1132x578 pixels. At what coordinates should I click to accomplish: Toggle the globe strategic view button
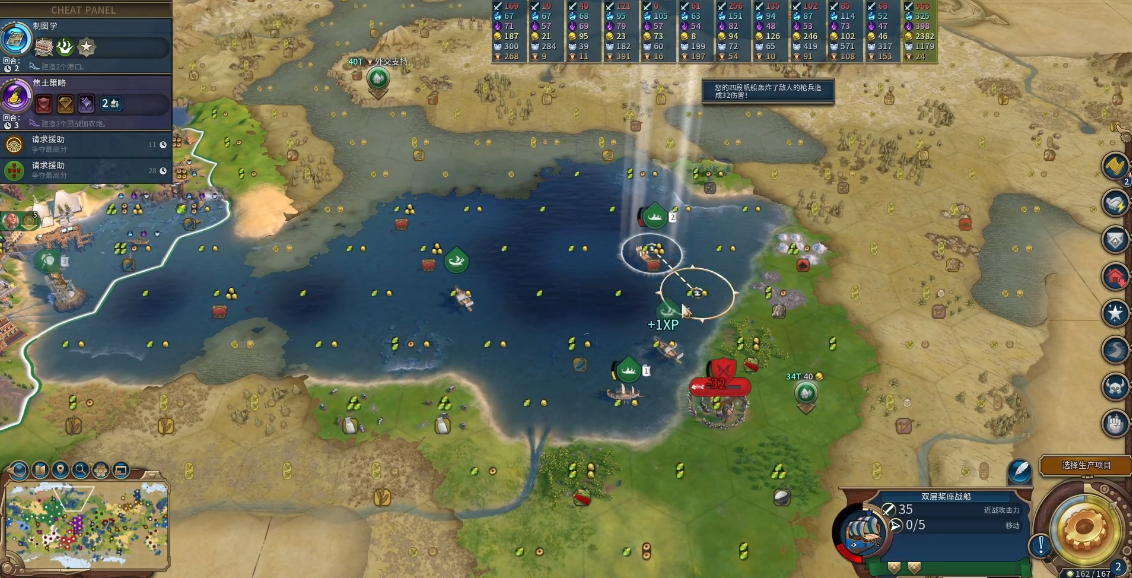click(18, 470)
